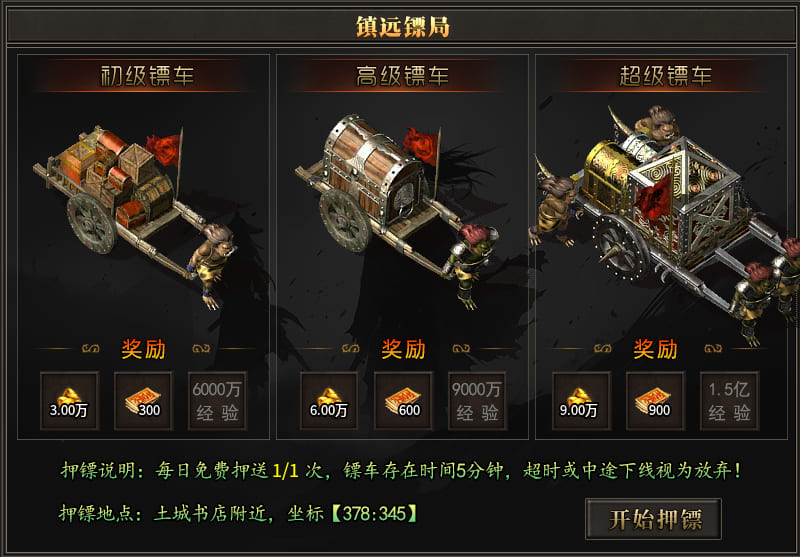Start escort with 开始押镖 button
Image resolution: width=800 pixels, height=557 pixels.
[x=653, y=518]
